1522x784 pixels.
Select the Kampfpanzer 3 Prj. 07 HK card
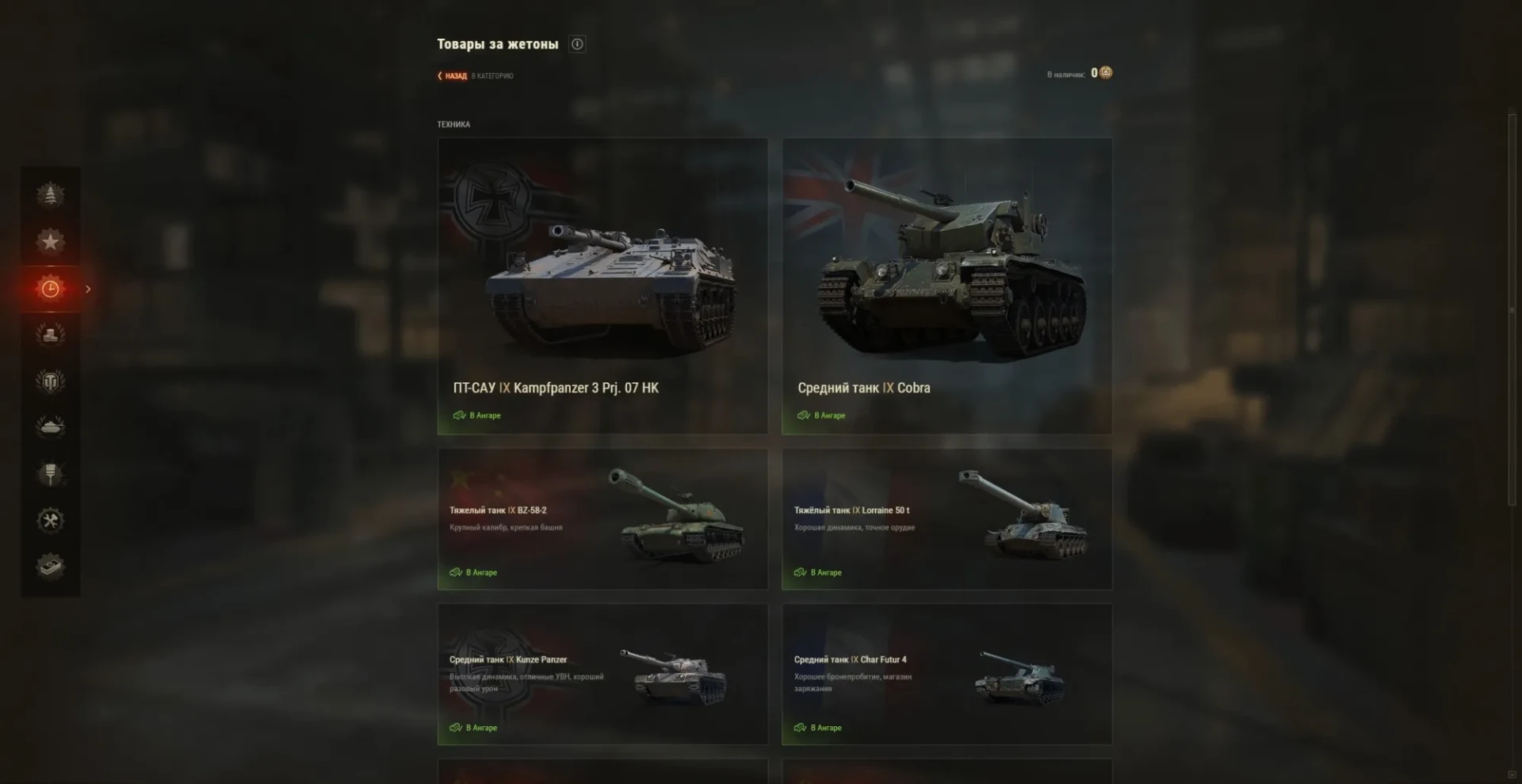[x=602, y=285]
